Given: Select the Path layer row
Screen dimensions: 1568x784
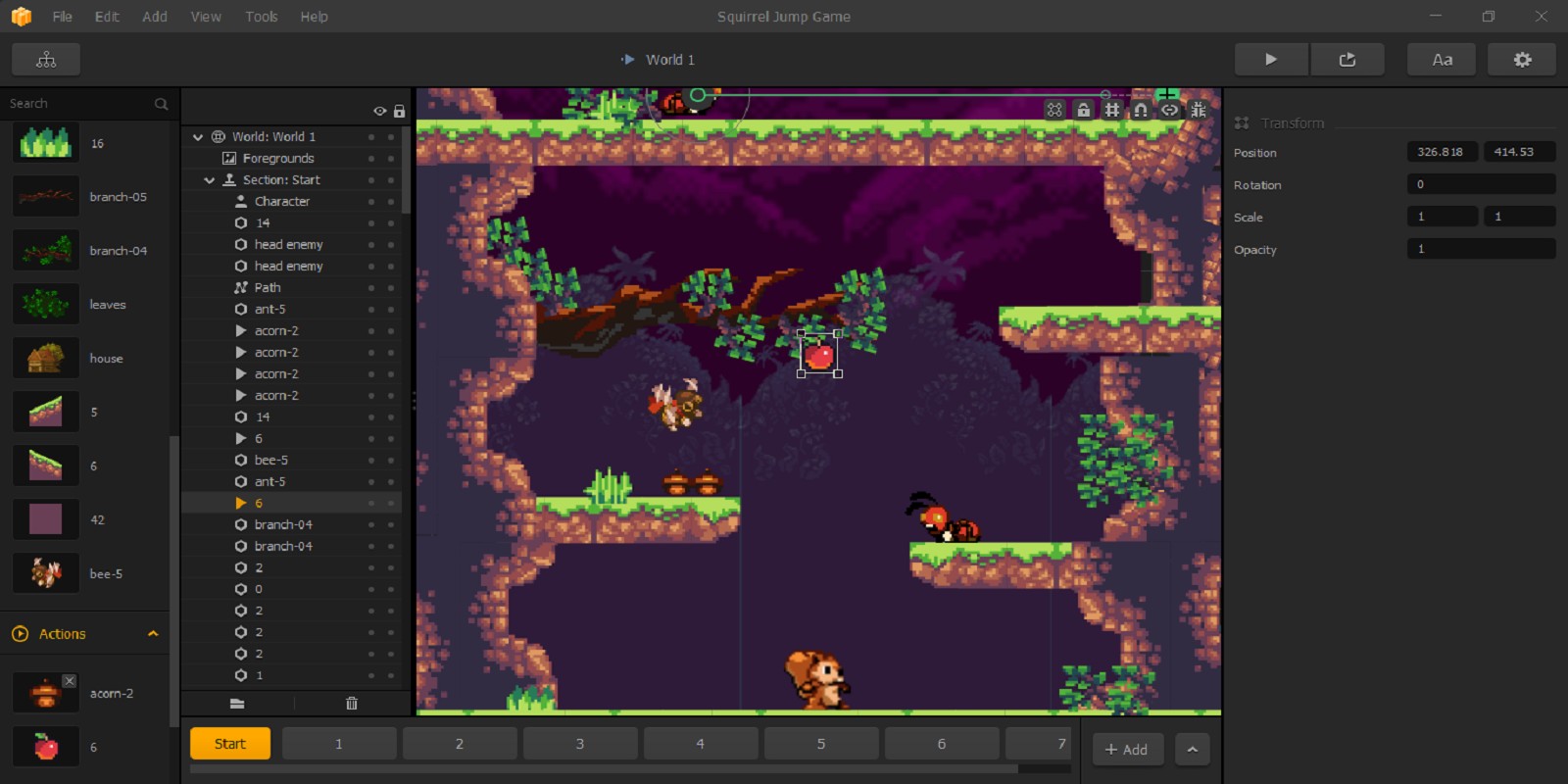Looking at the screenshot, I should pos(268,287).
